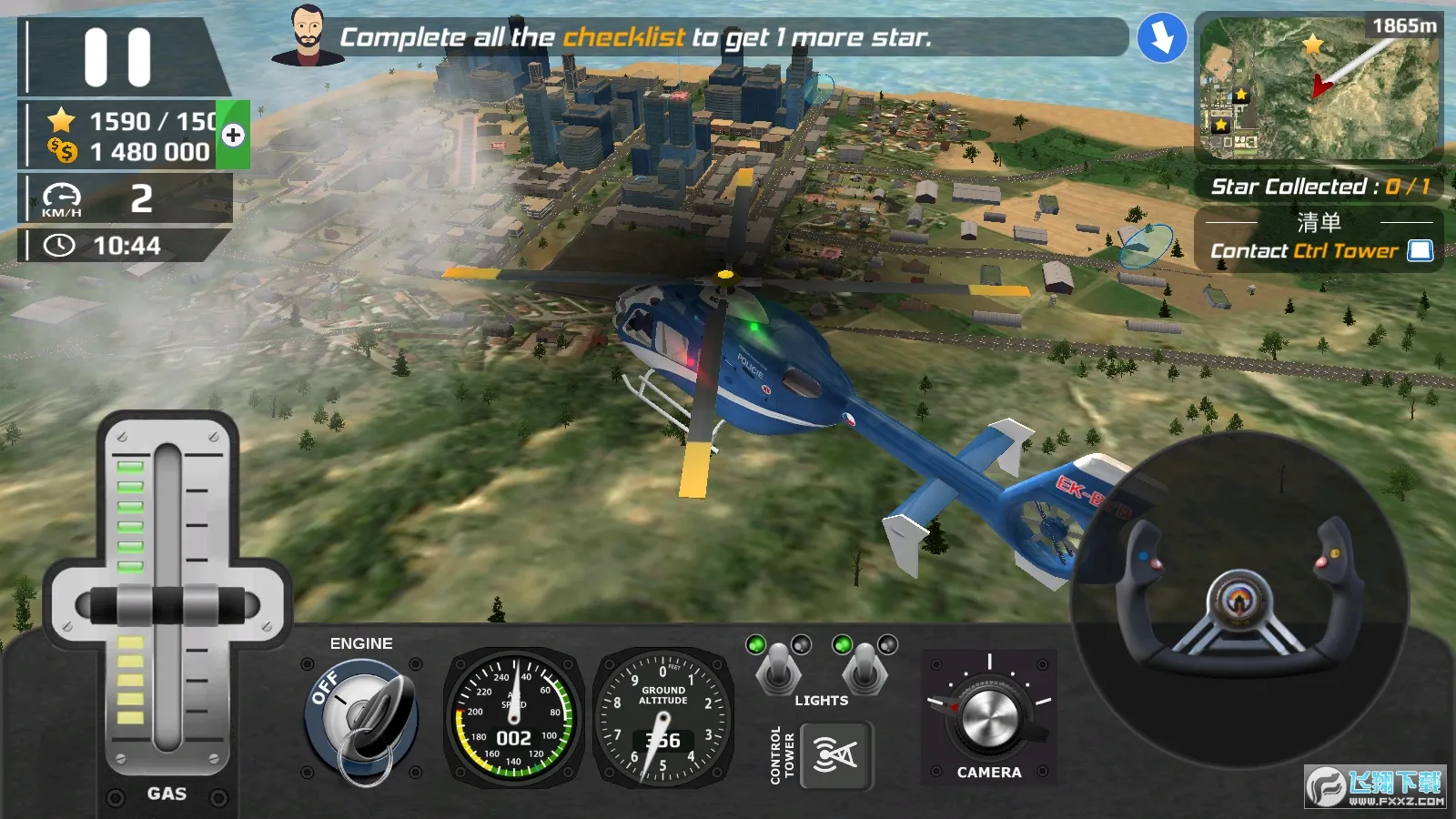Image resolution: width=1456 pixels, height=819 pixels.
Task: Turn the camera view knob
Action: [x=989, y=716]
